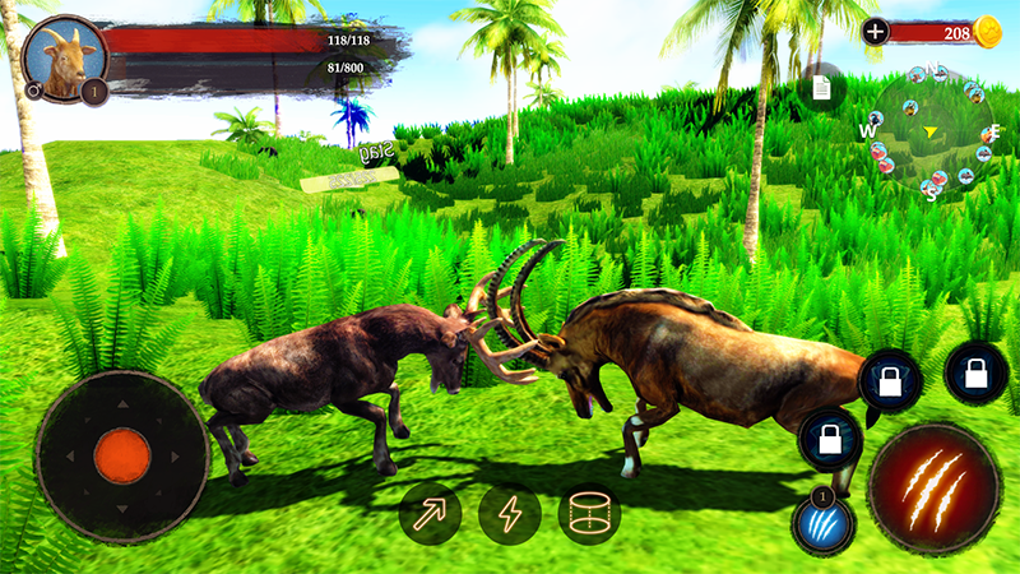
Task: Tap the plus button to add coins
Action: point(875,31)
